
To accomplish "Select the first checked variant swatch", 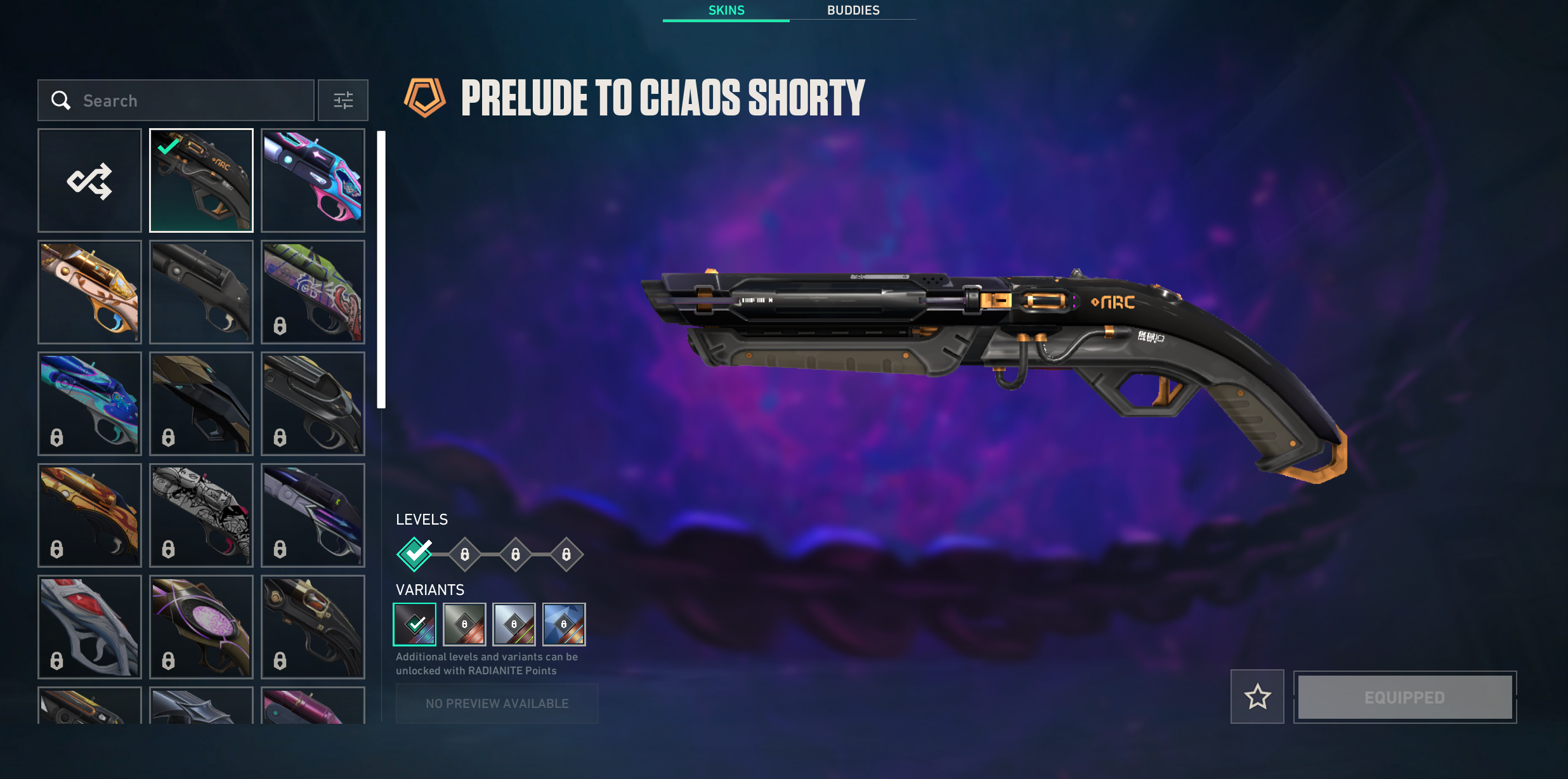I will [415, 624].
